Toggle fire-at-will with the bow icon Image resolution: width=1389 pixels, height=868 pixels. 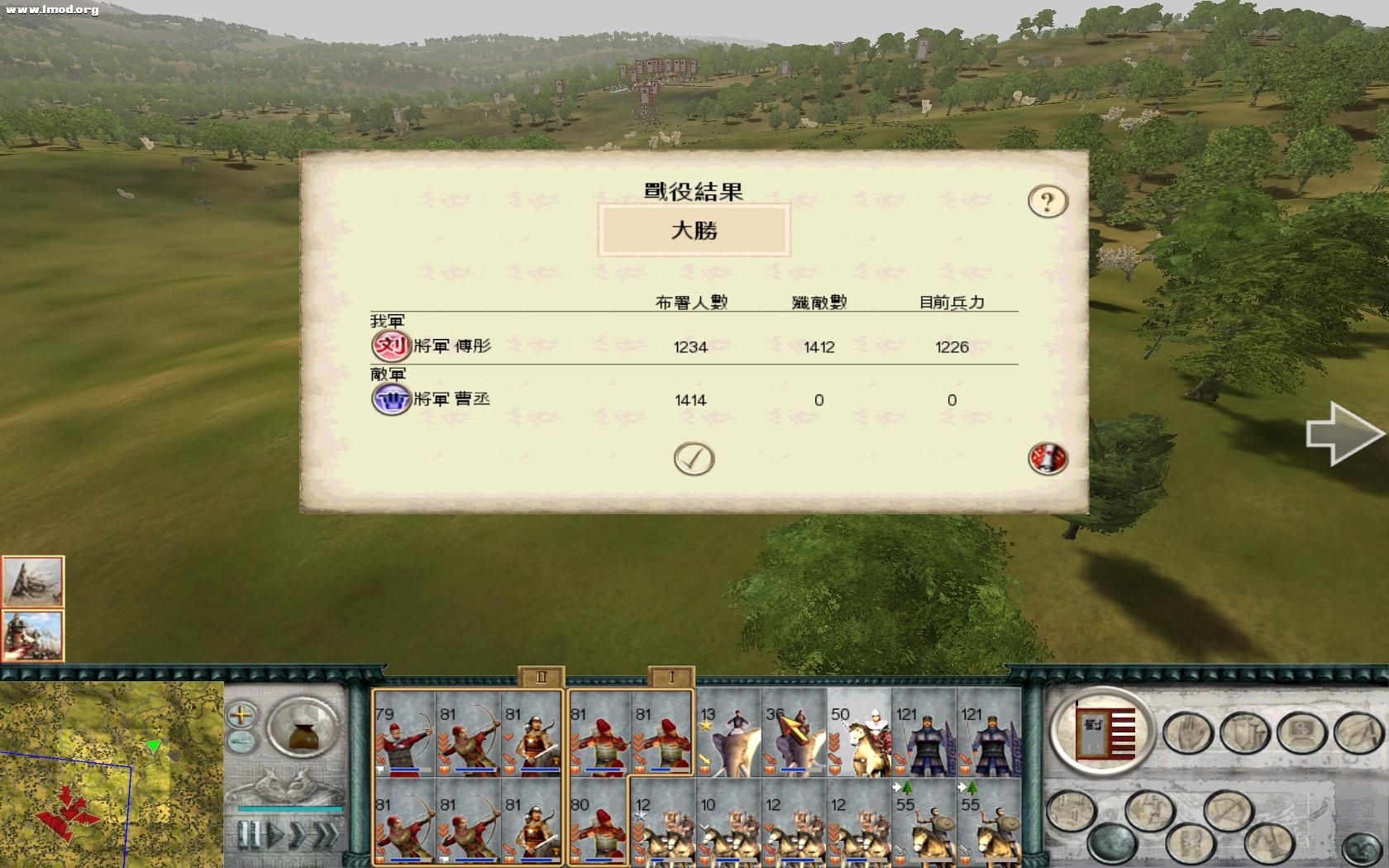click(x=1229, y=809)
